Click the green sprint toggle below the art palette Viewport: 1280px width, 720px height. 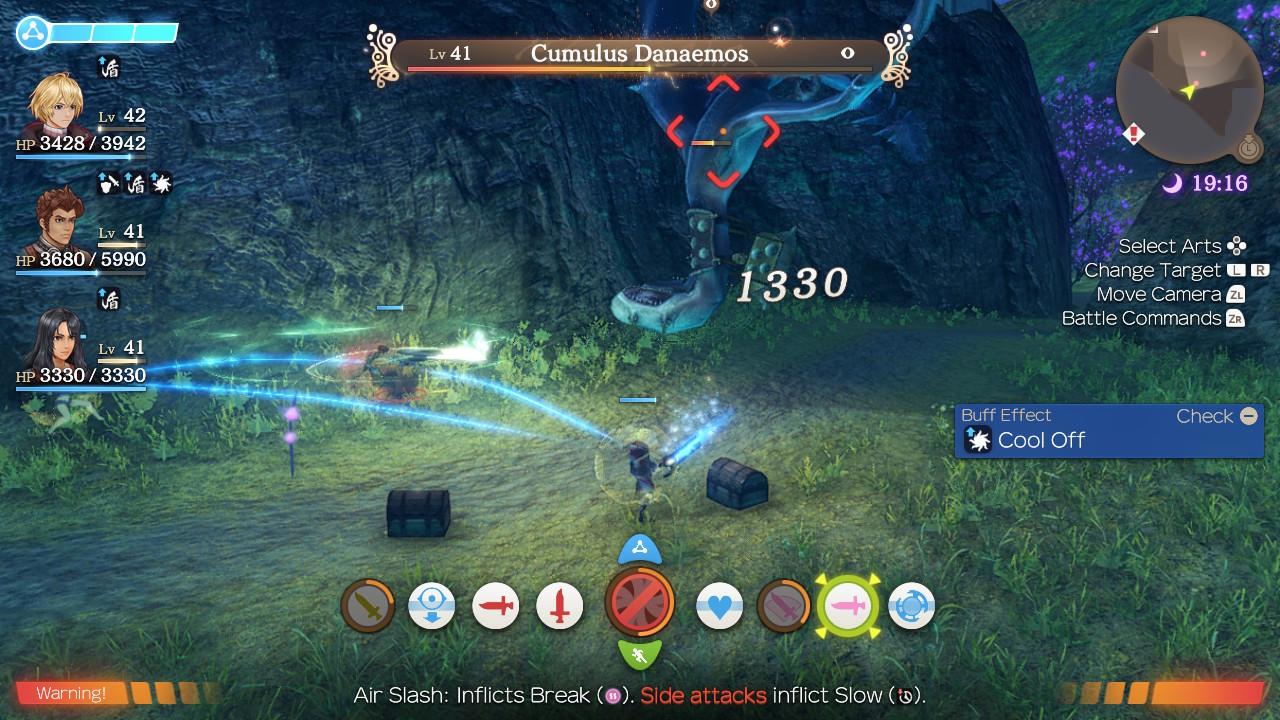640,655
